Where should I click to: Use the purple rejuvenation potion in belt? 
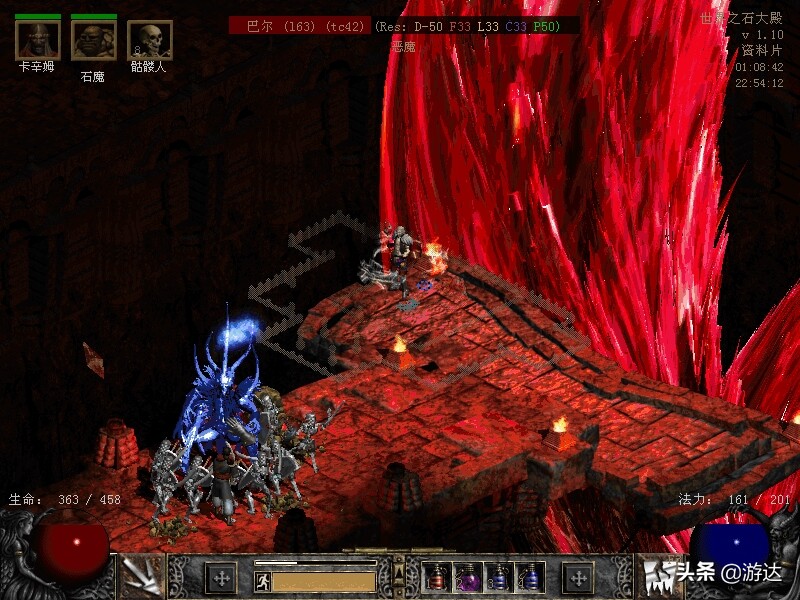point(468,577)
